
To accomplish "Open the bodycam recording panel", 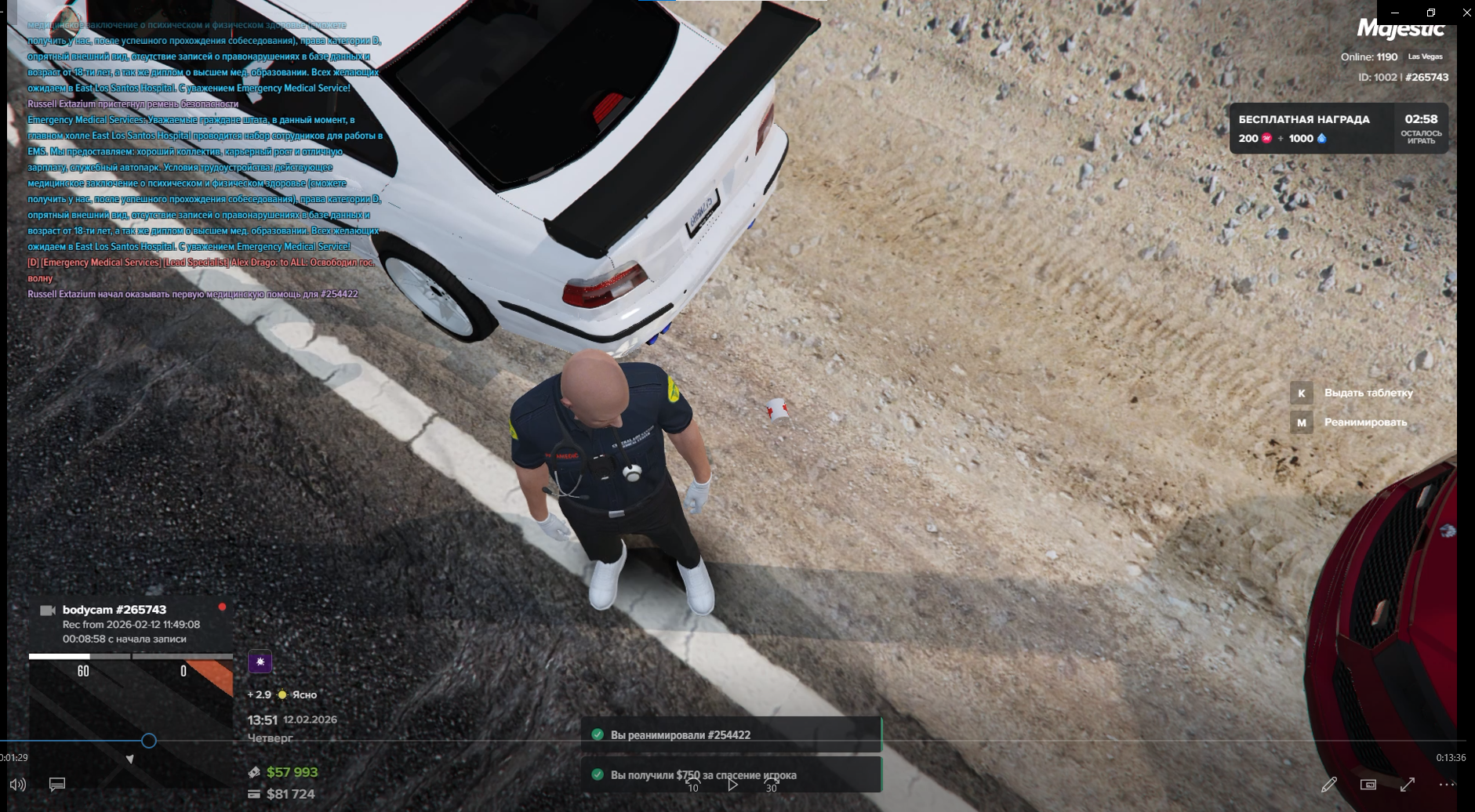I will pyautogui.click(x=131, y=623).
